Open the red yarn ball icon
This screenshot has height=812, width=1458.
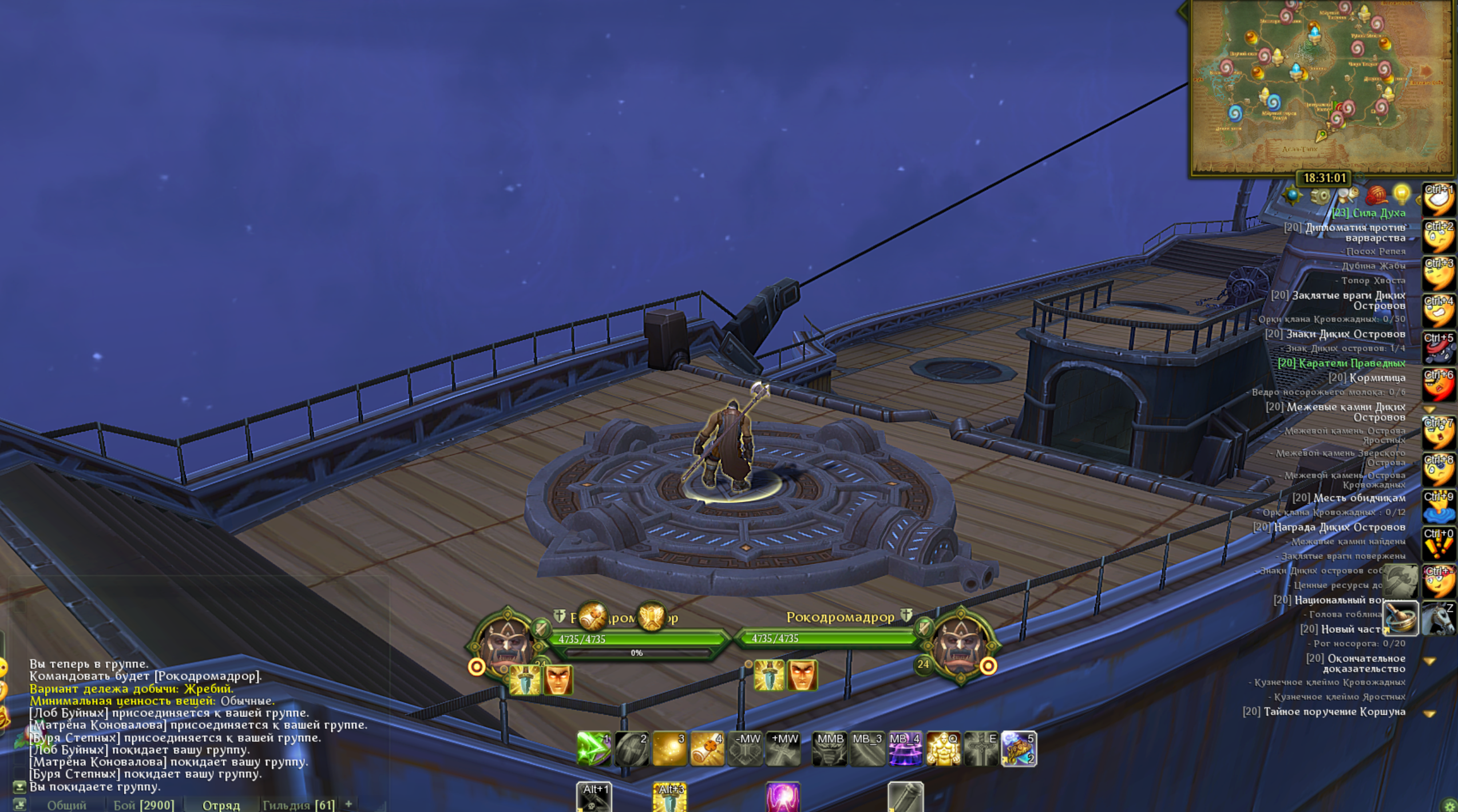1376,196
